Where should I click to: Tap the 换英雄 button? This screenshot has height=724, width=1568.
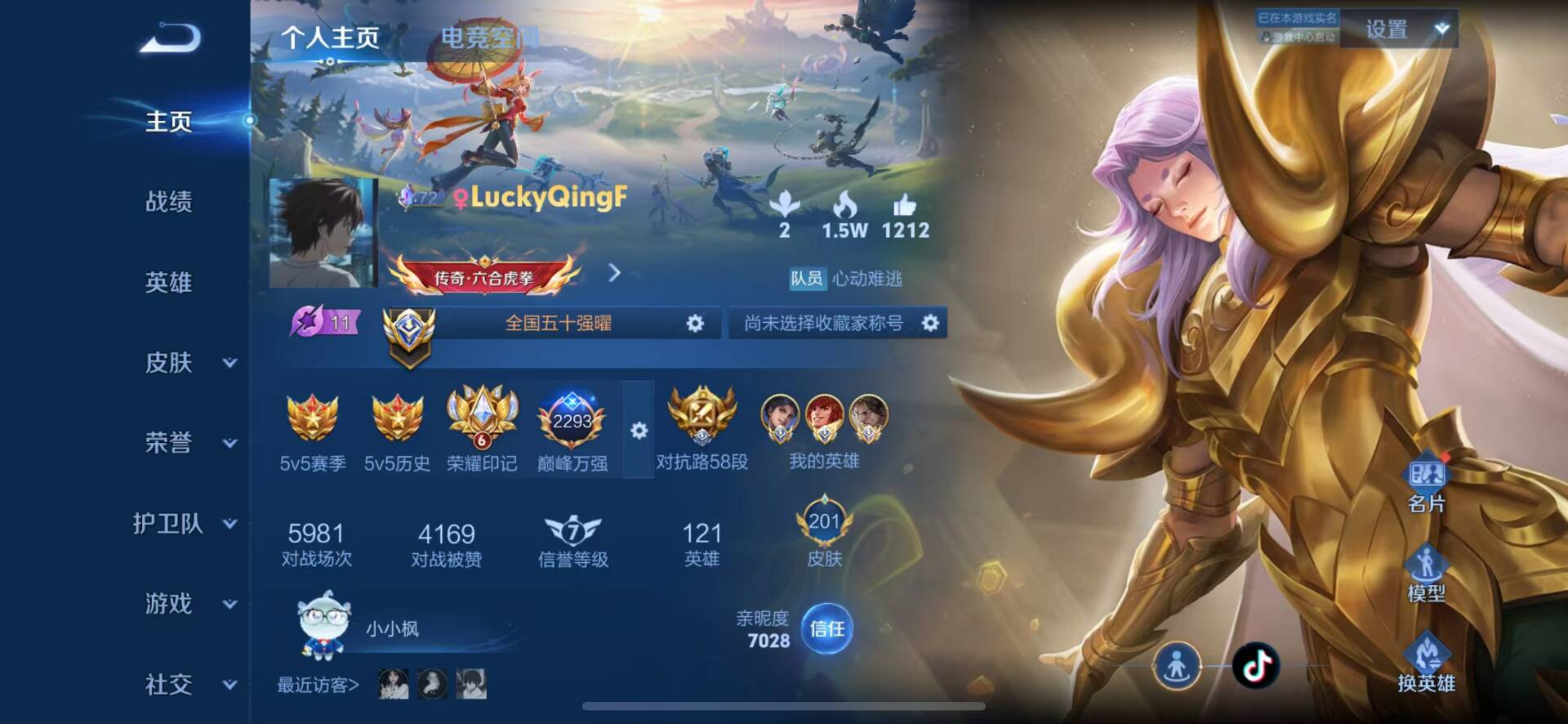click(1426, 663)
